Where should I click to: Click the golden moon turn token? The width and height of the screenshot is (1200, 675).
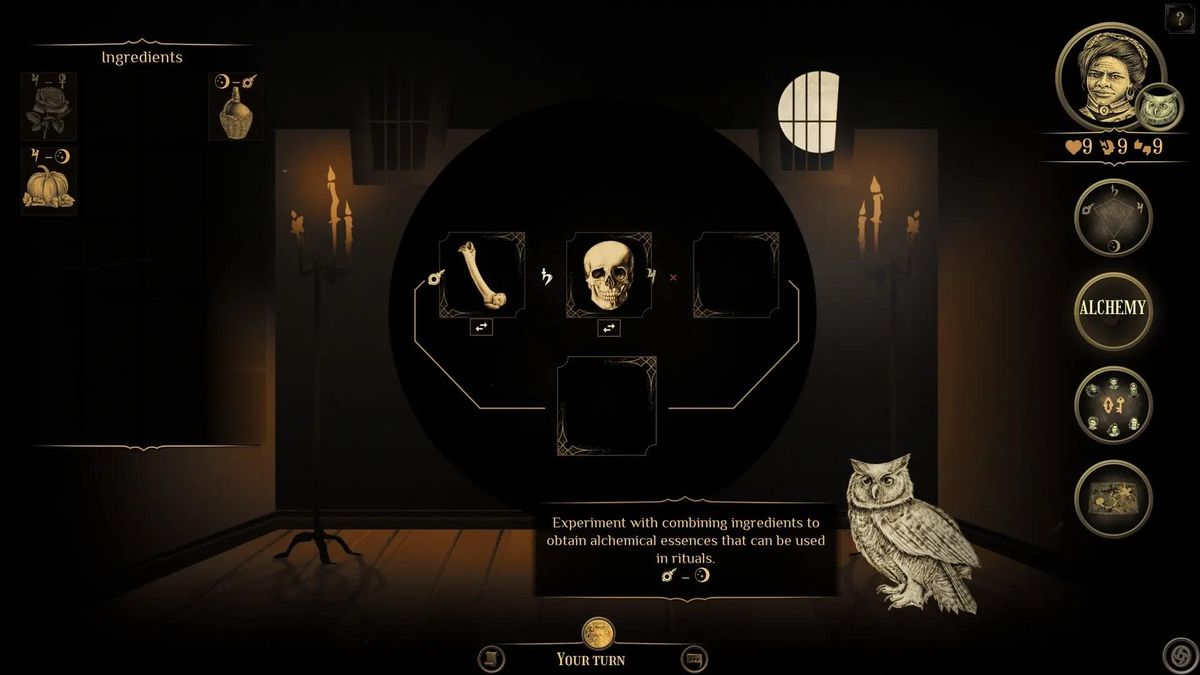tap(598, 632)
